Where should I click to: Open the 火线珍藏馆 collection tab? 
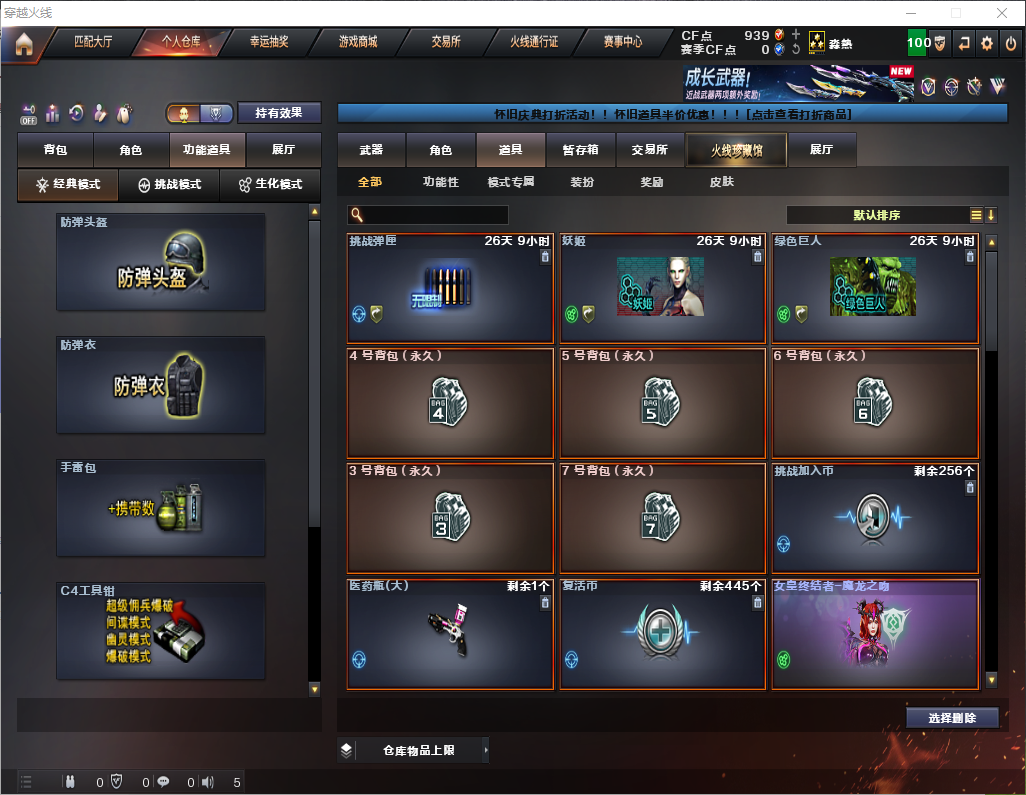pyautogui.click(x=736, y=150)
